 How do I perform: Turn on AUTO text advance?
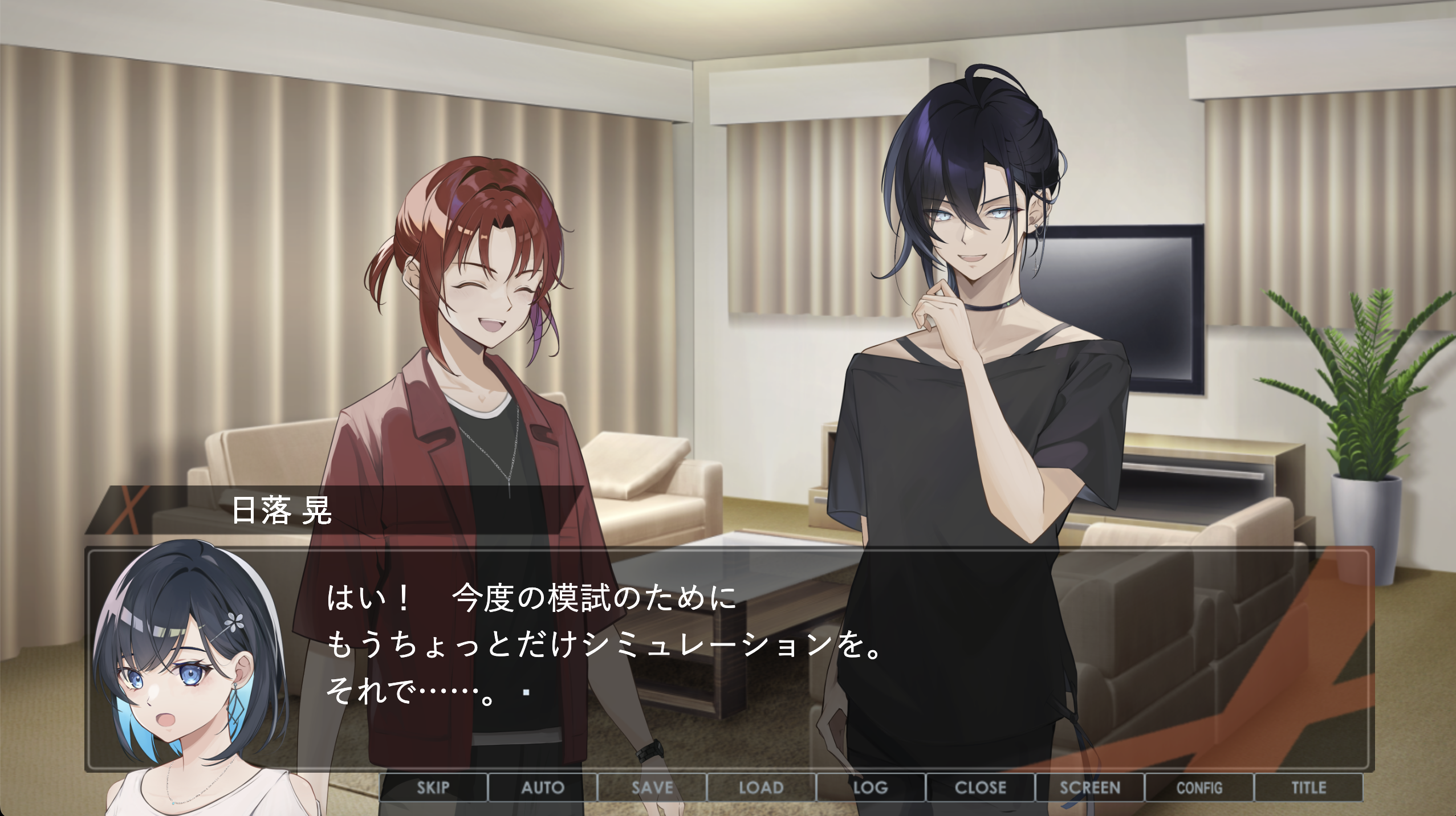click(x=543, y=788)
